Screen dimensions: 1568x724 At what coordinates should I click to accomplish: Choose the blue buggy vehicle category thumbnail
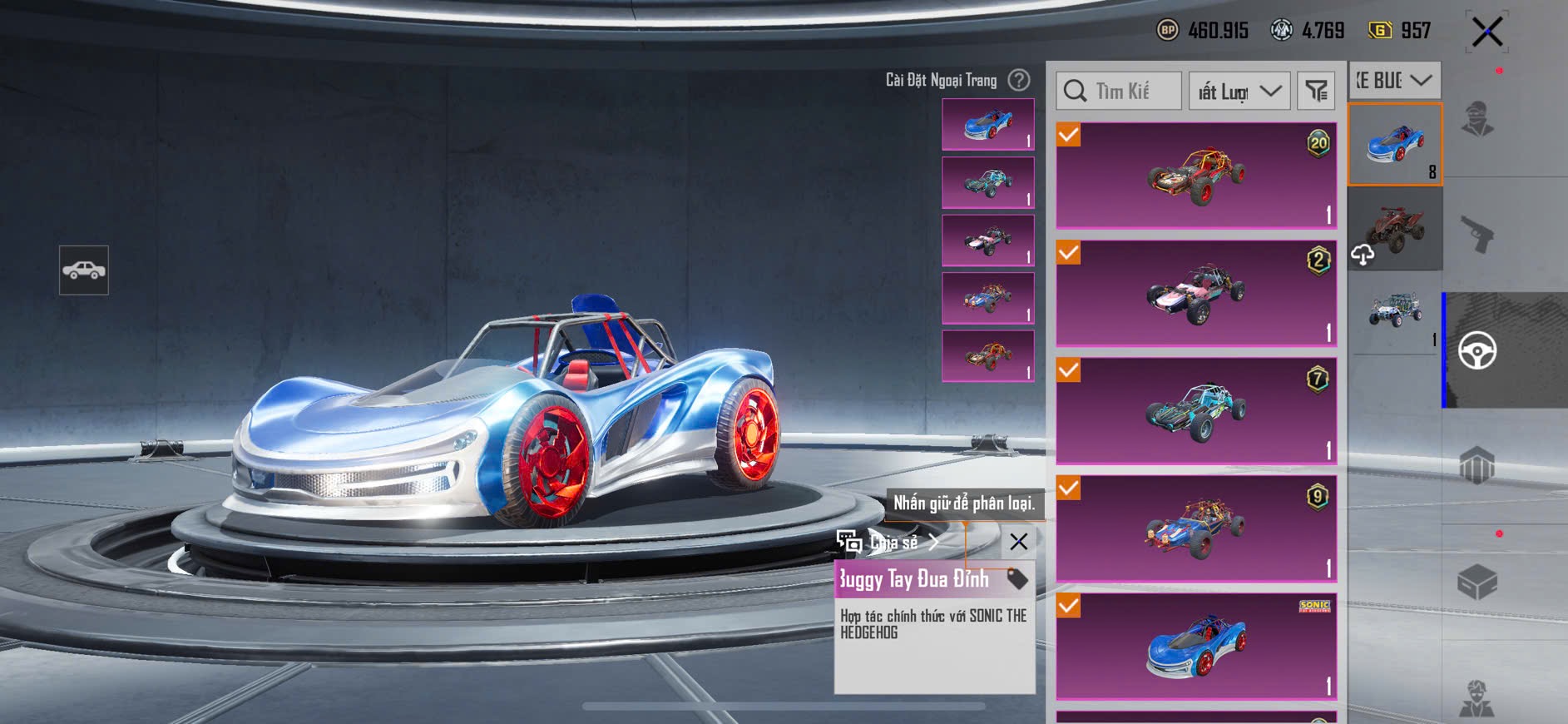point(1395,143)
